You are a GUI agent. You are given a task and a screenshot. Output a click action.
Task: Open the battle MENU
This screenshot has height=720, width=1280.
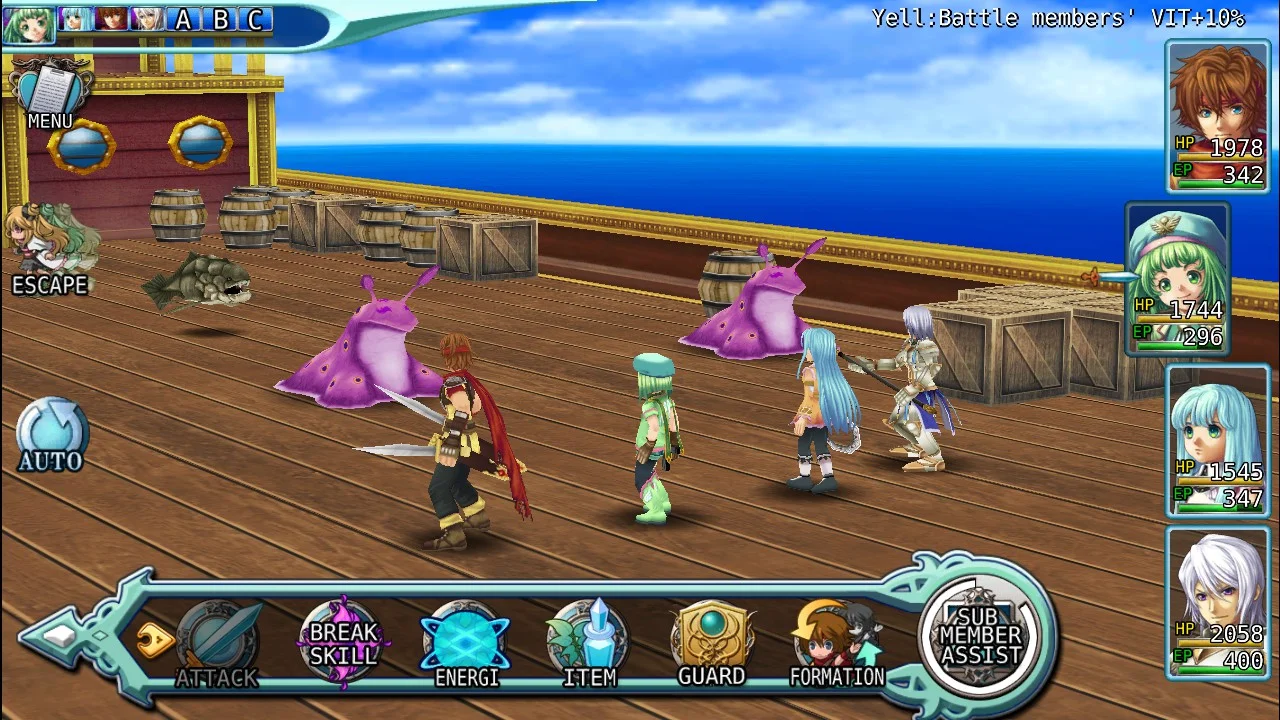(50, 95)
